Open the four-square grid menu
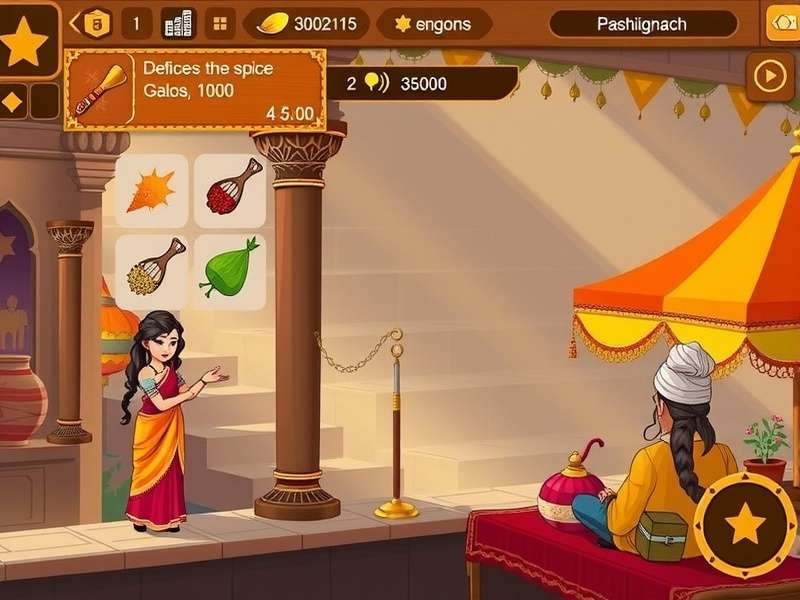This screenshot has width=800, height=600. (x=221, y=23)
